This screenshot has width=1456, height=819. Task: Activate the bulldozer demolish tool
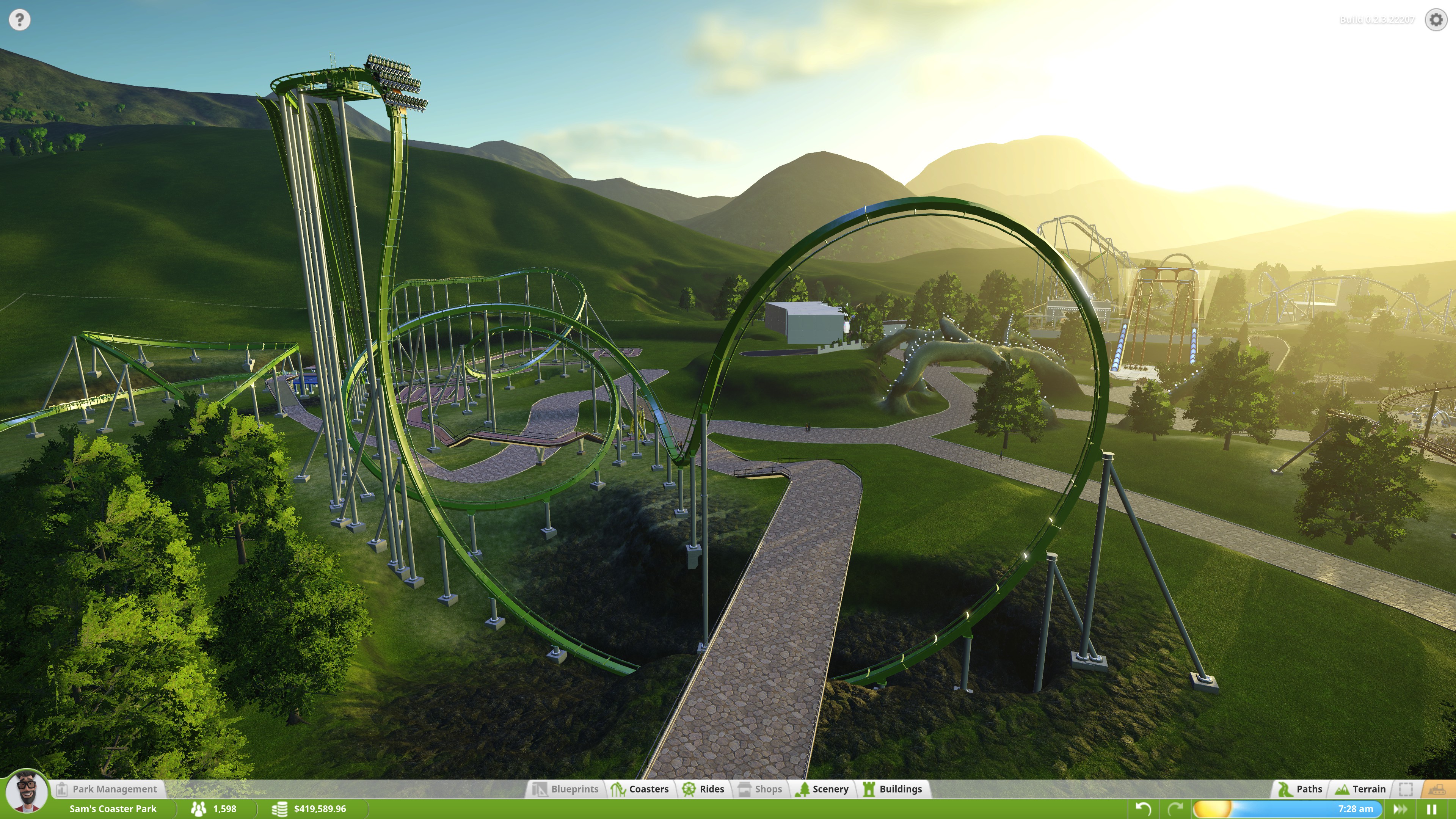[x=1437, y=789]
